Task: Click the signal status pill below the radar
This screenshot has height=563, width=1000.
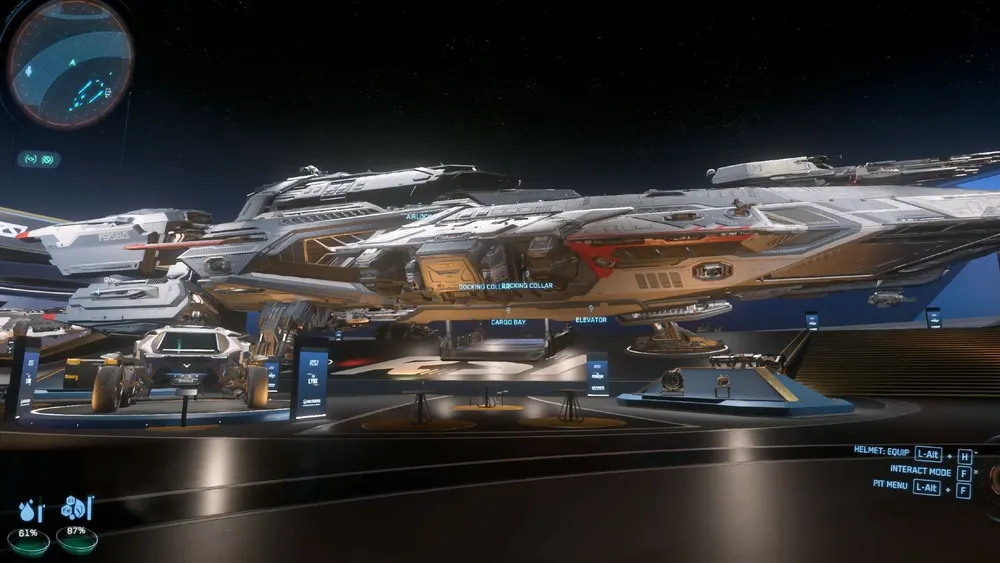Action: pyautogui.click(x=39, y=159)
